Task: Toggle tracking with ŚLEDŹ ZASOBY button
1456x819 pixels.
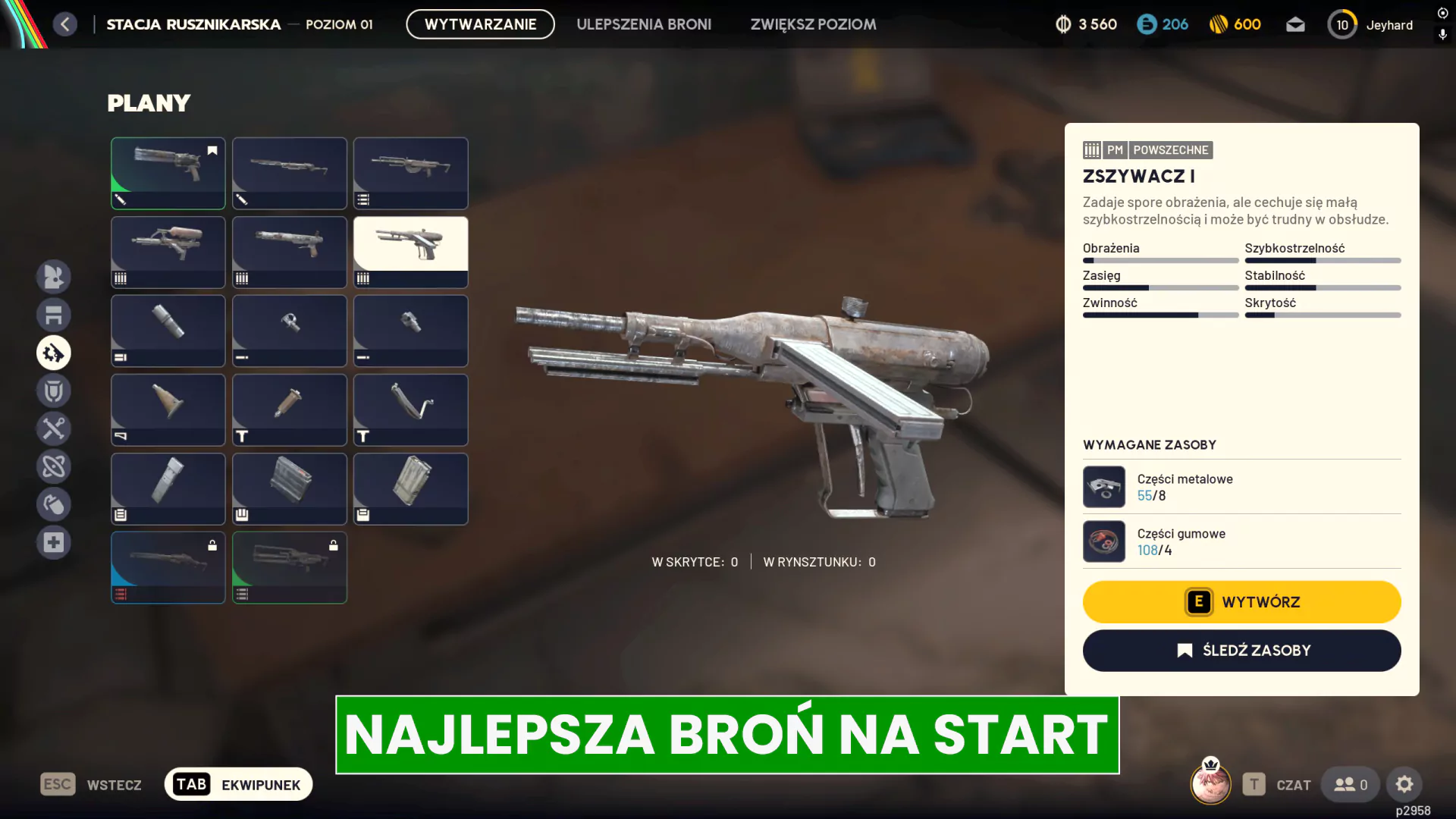Action: tap(1241, 650)
